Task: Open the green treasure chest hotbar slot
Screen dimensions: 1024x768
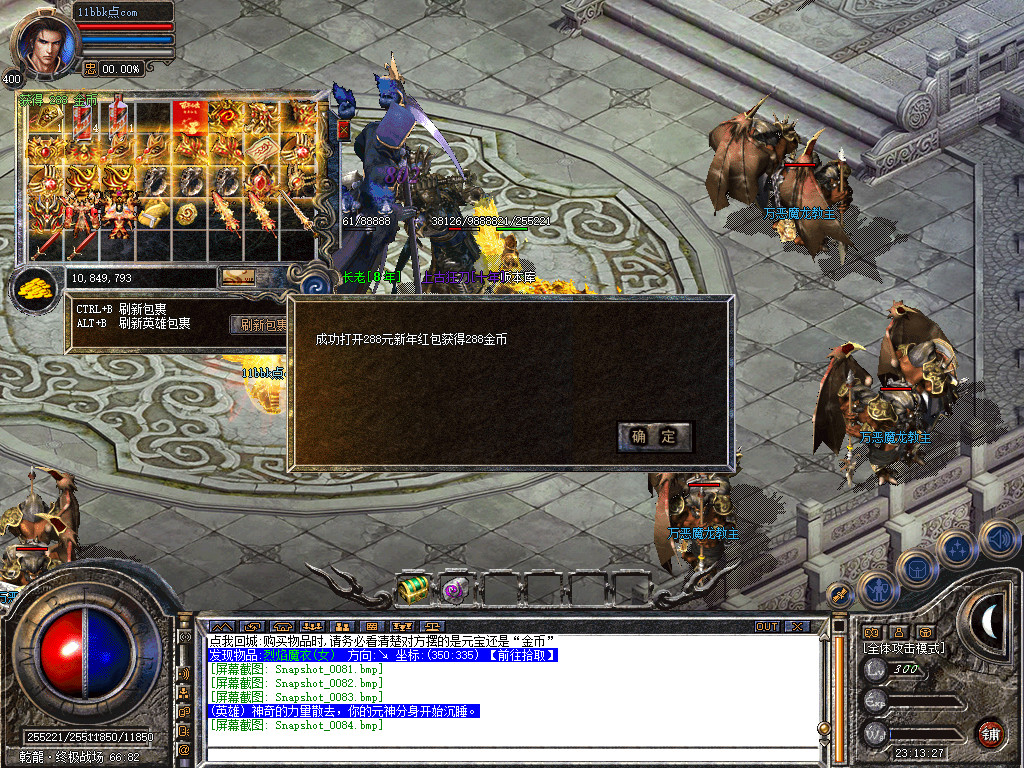Action: coord(412,589)
